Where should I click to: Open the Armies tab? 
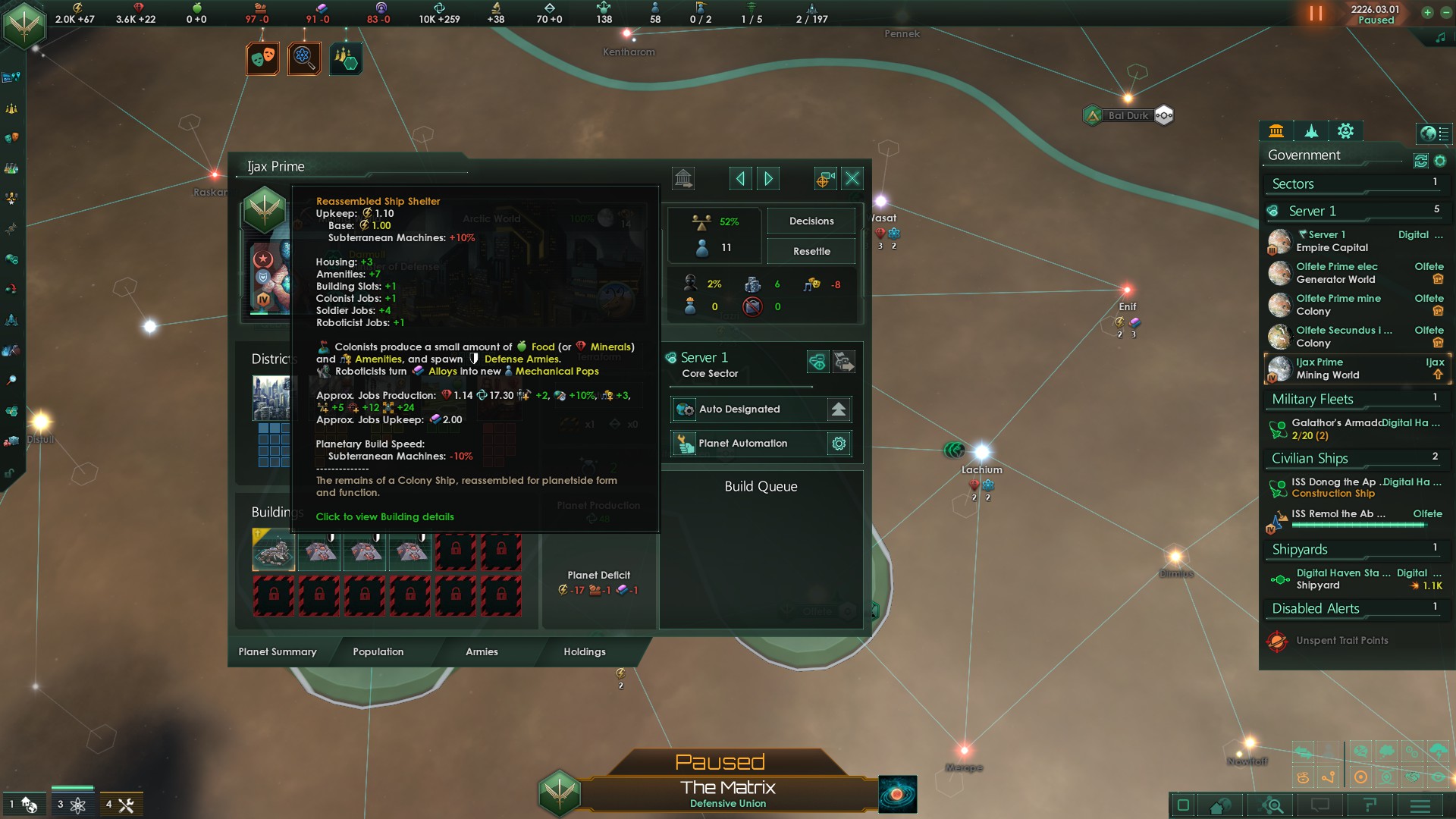coord(482,651)
